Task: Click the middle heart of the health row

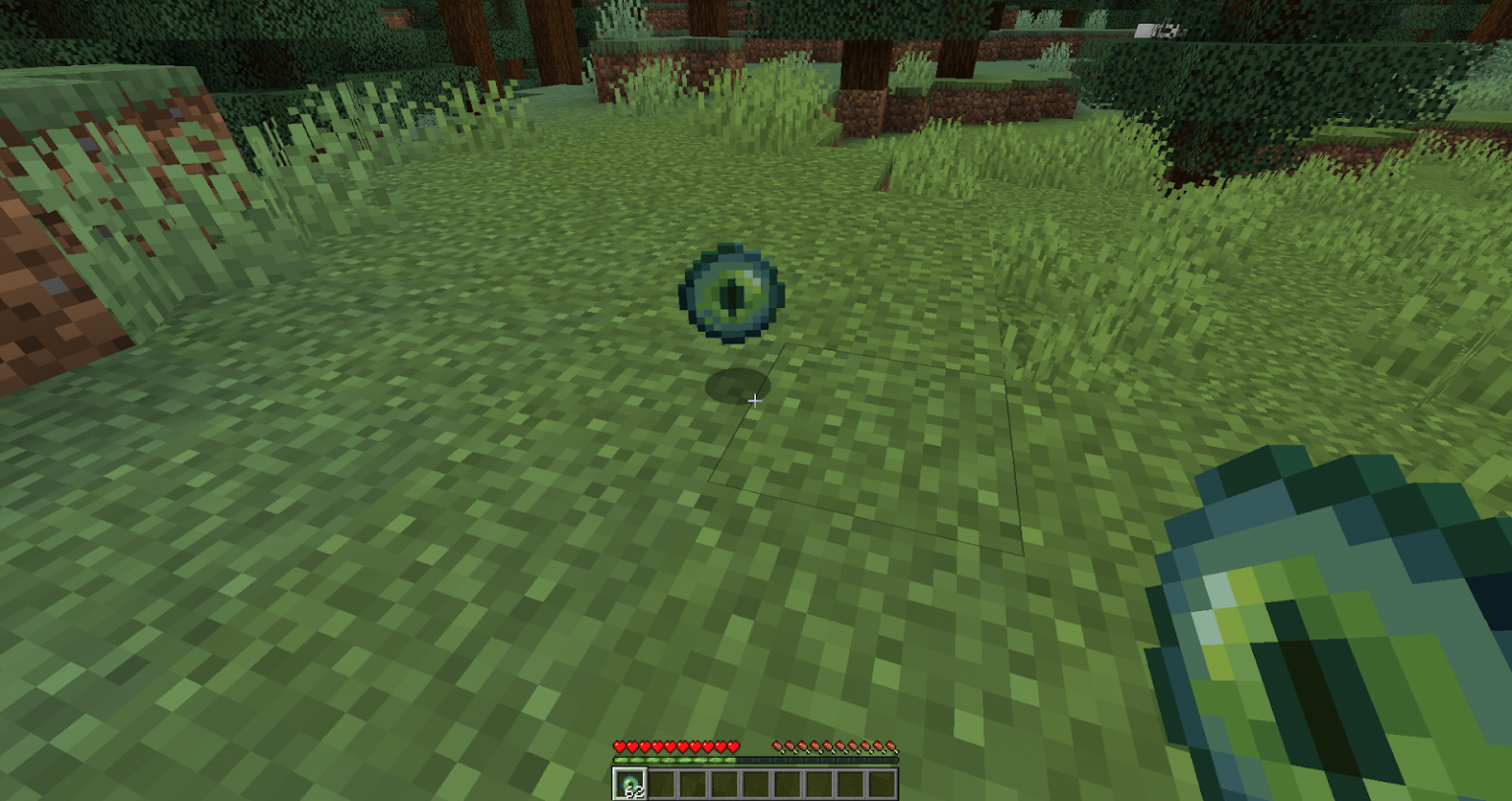Action: [x=677, y=746]
